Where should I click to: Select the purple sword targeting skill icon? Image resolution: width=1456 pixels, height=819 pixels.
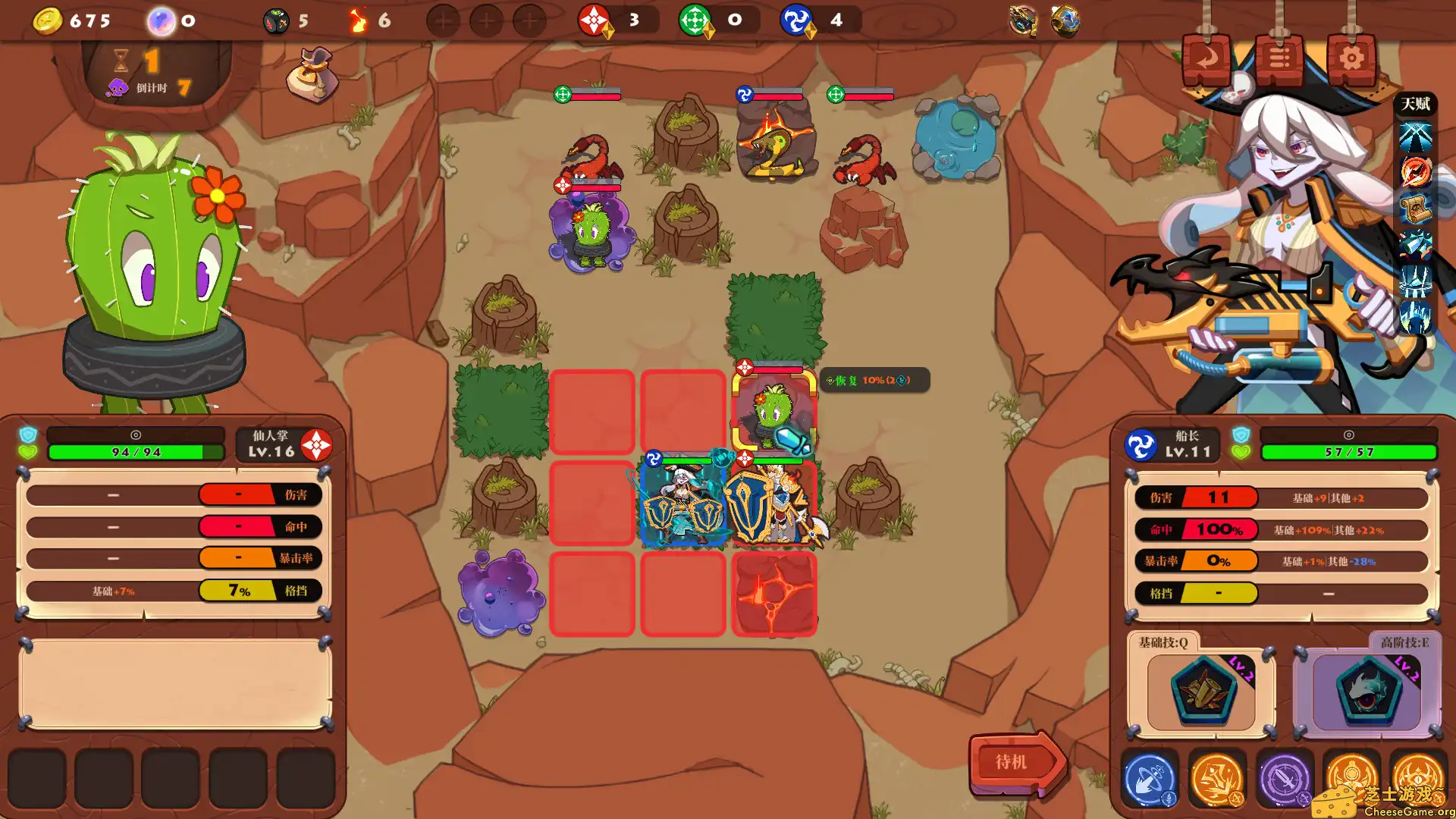click(1285, 778)
